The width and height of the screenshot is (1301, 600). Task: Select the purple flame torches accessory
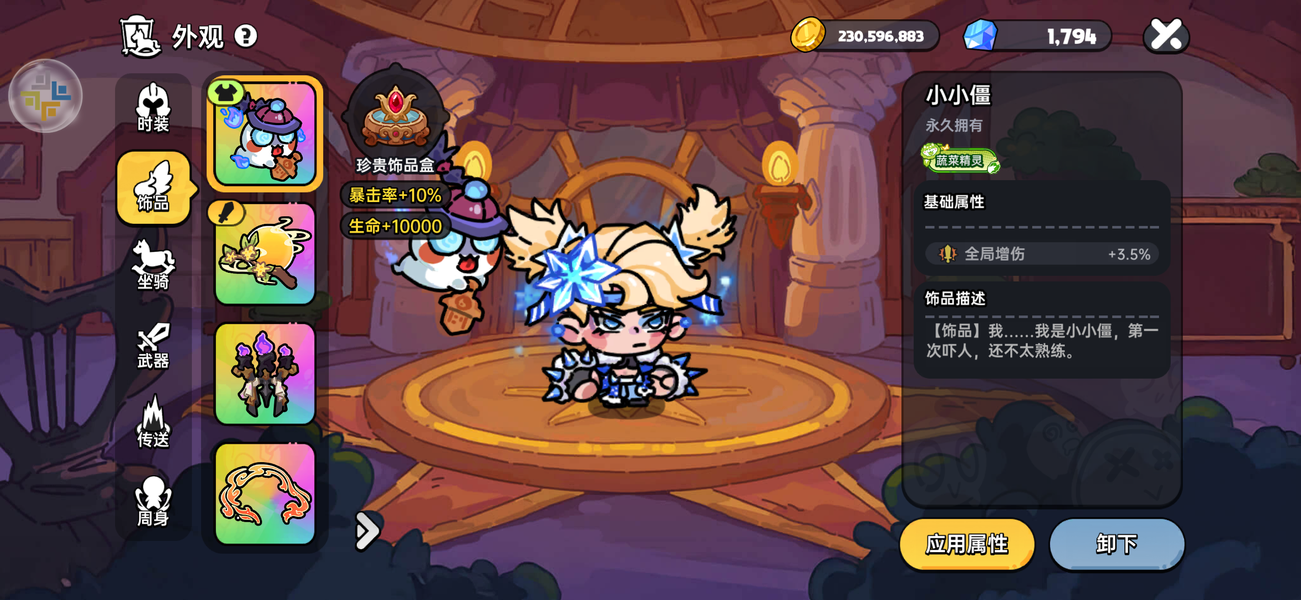pyautogui.click(x=265, y=373)
